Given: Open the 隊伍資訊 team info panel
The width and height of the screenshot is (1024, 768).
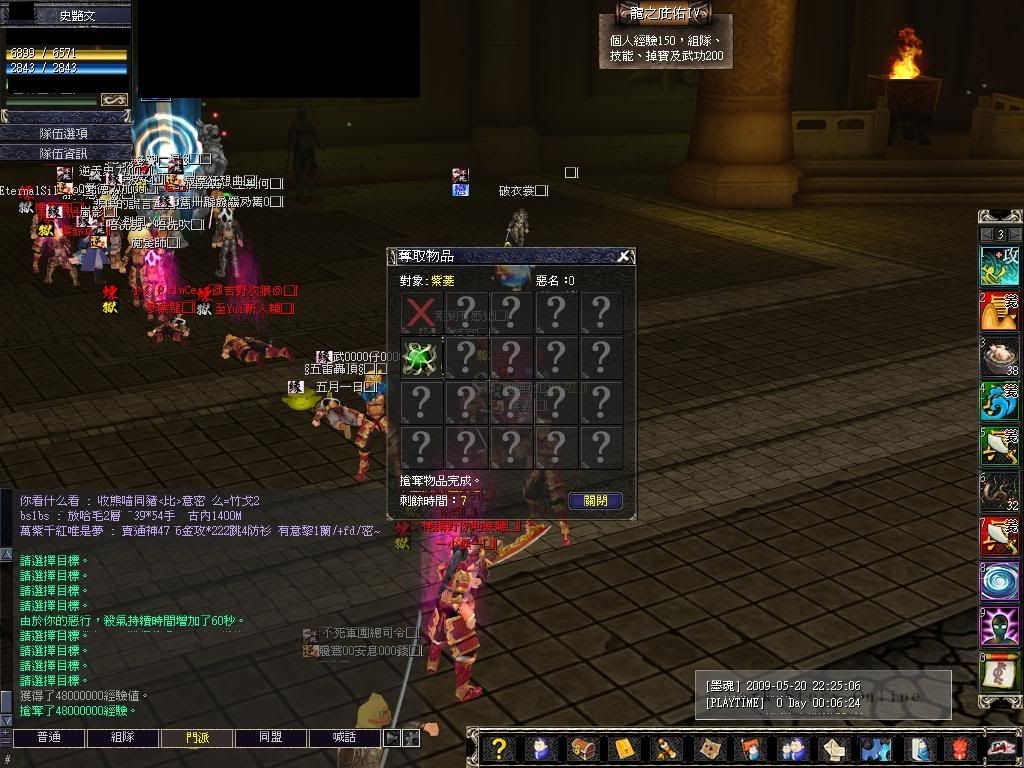Looking at the screenshot, I should click(x=65, y=153).
